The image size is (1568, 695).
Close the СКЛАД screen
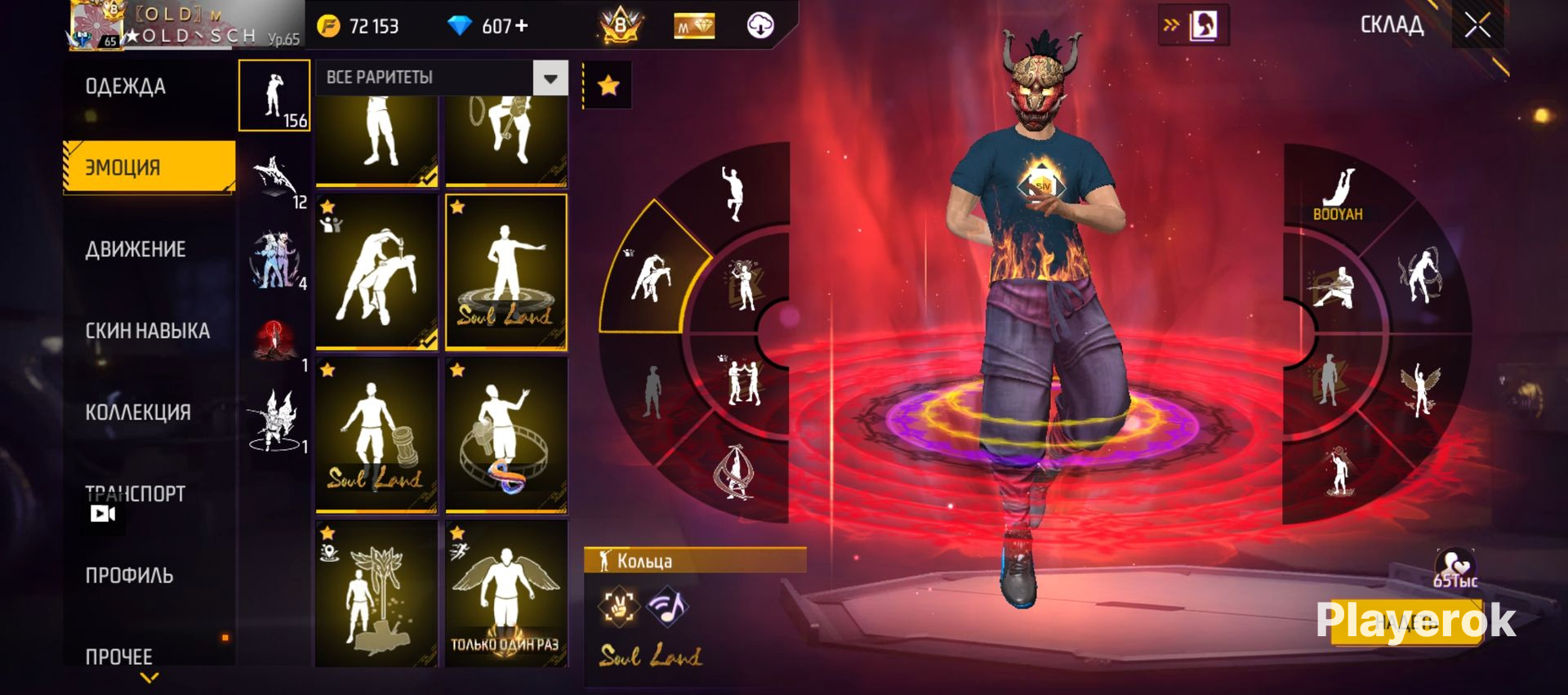click(1477, 25)
